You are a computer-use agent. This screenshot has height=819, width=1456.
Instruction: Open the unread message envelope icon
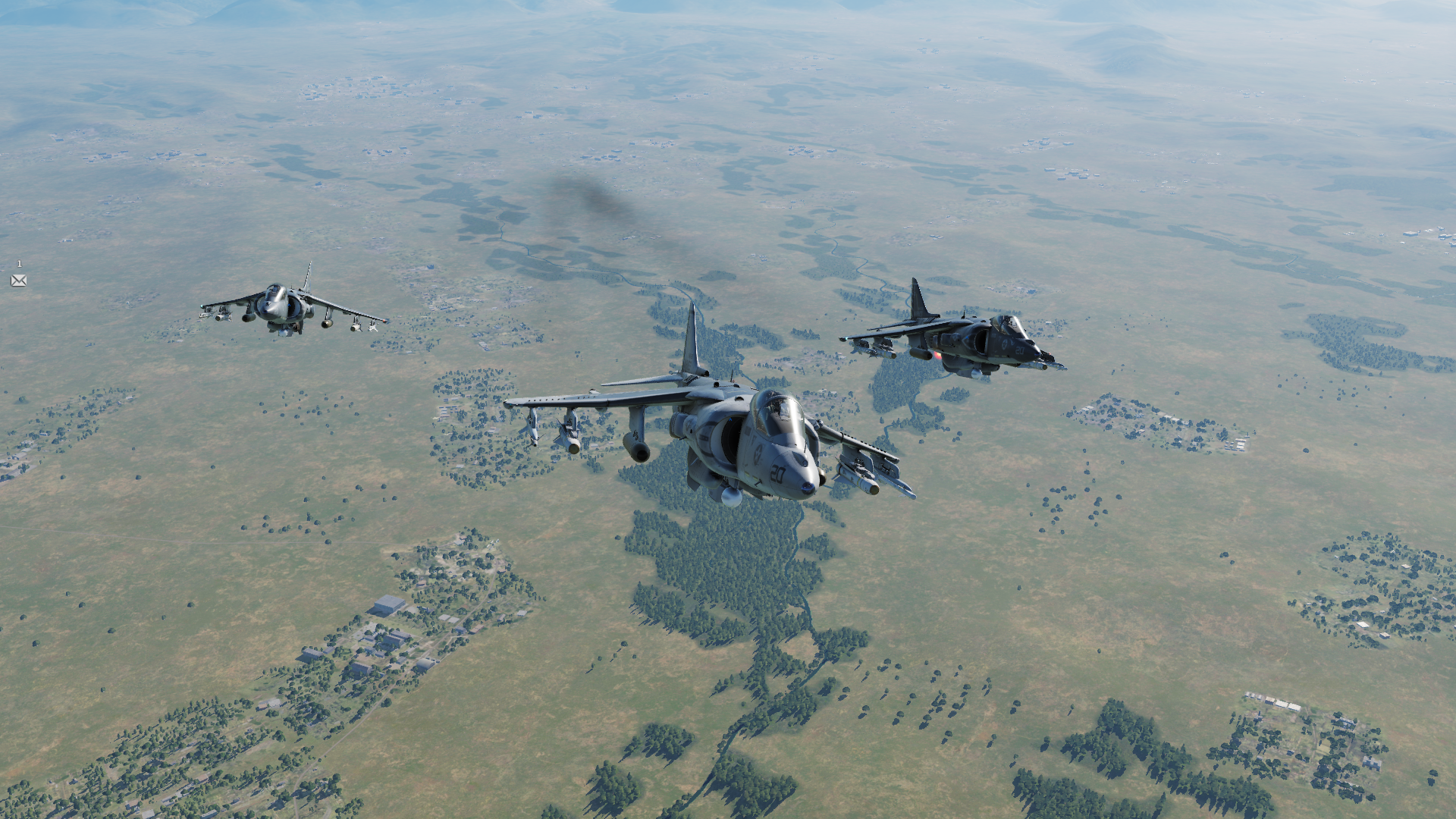(x=19, y=281)
